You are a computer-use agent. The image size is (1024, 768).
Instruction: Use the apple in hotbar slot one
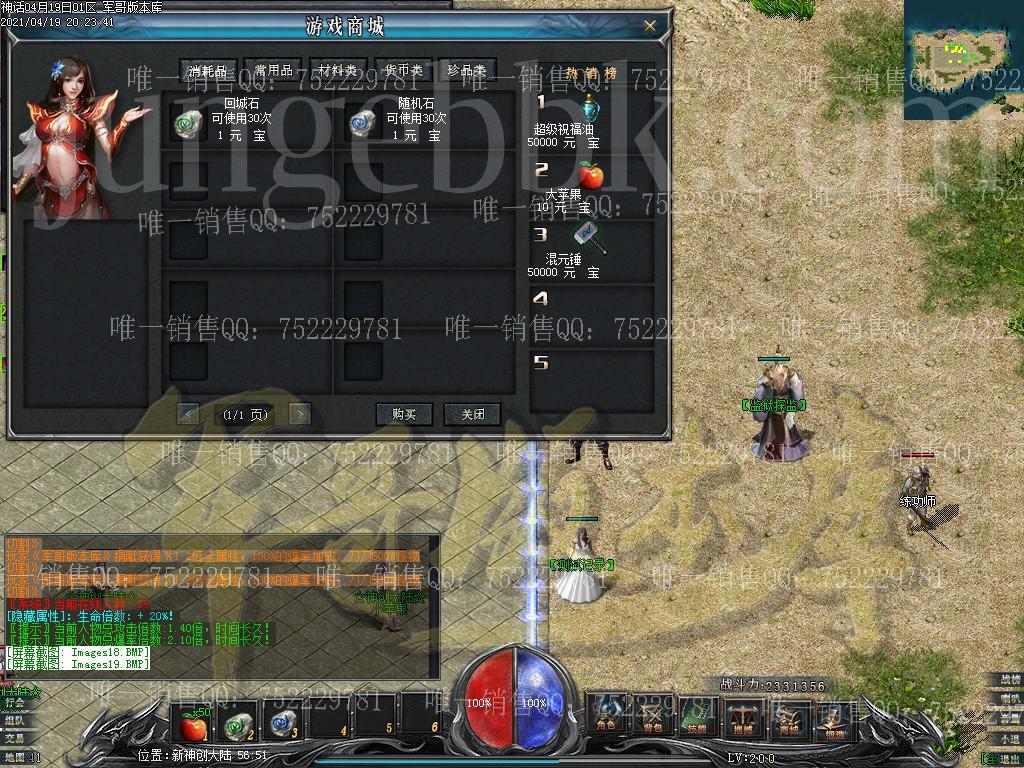pyautogui.click(x=193, y=720)
